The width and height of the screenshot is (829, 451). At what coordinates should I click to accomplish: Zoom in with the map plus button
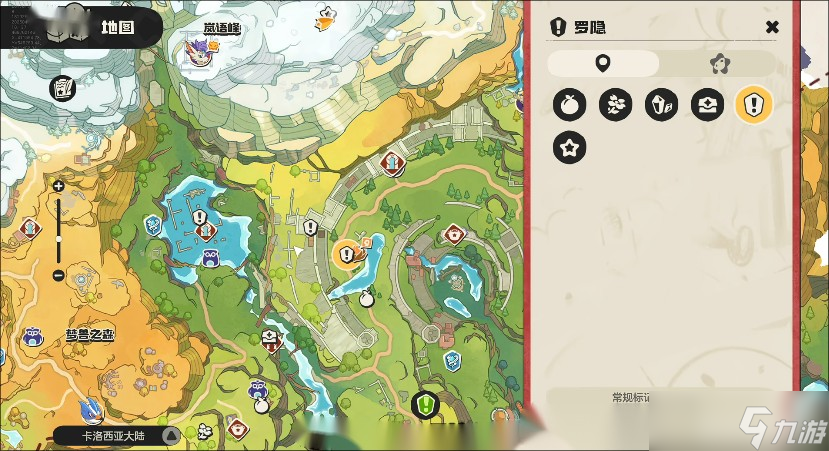58,186
